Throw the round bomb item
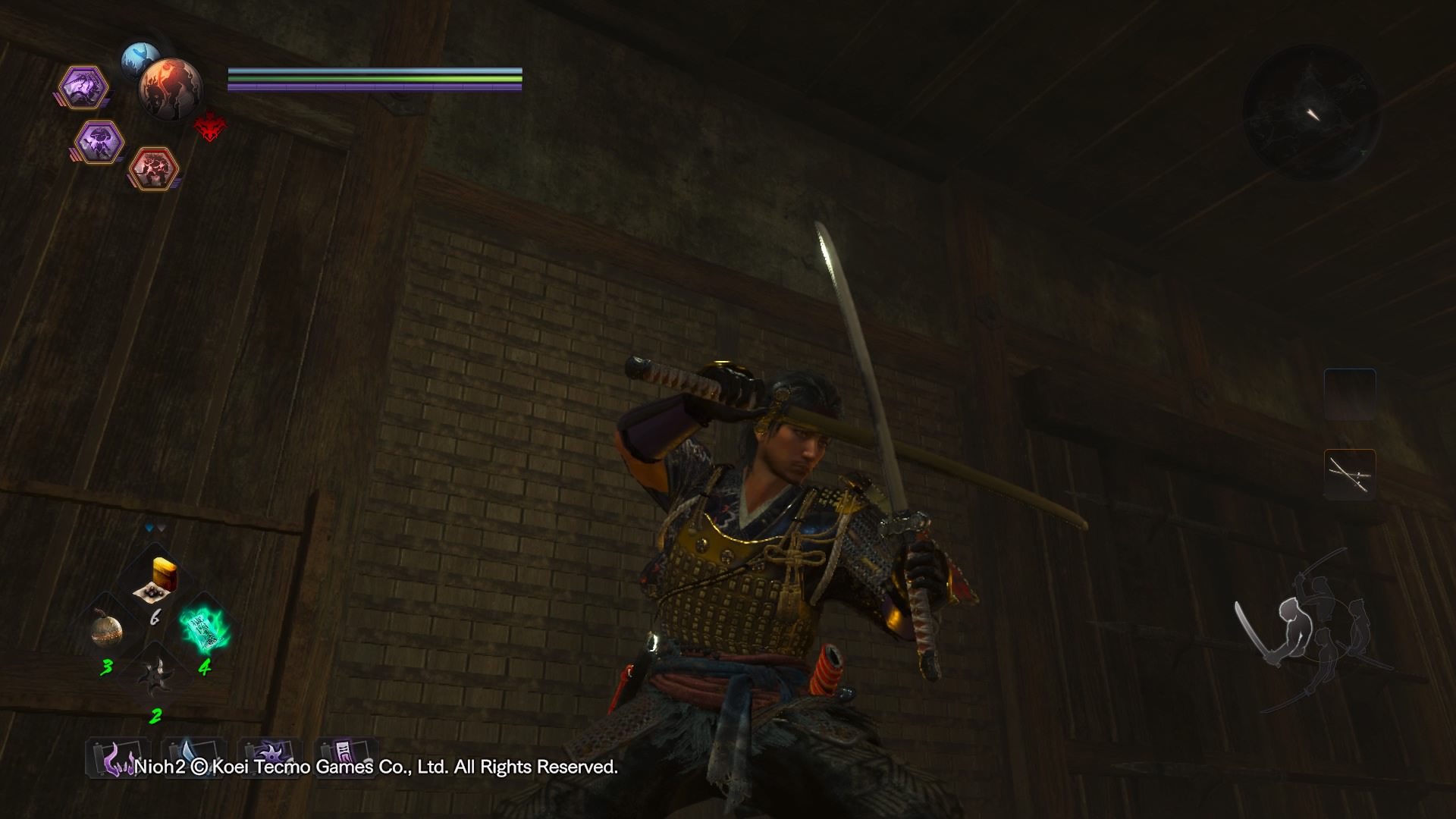The image size is (1456, 819). coord(107,631)
